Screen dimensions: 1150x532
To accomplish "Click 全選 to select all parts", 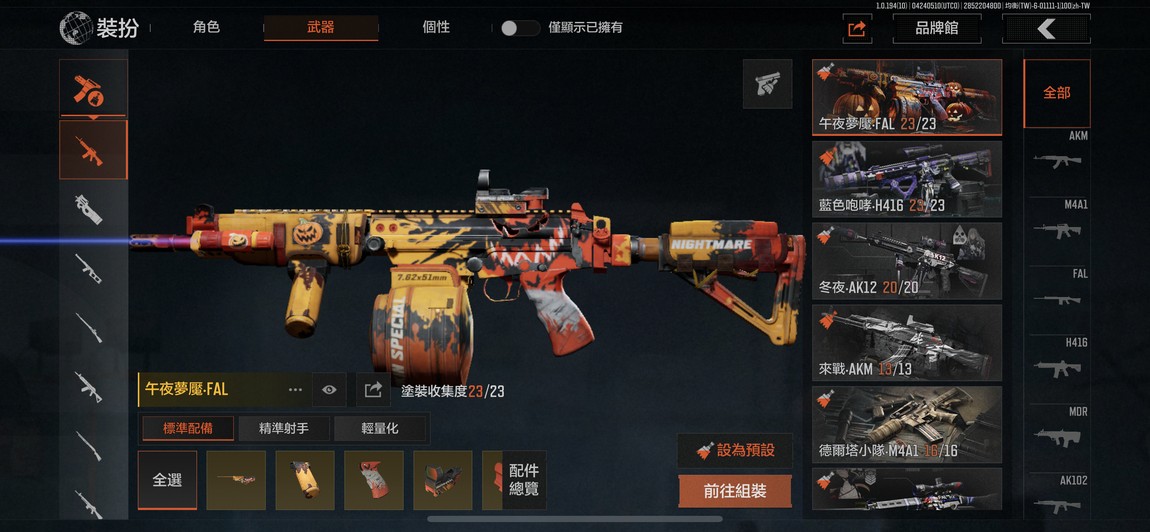I will [167, 480].
